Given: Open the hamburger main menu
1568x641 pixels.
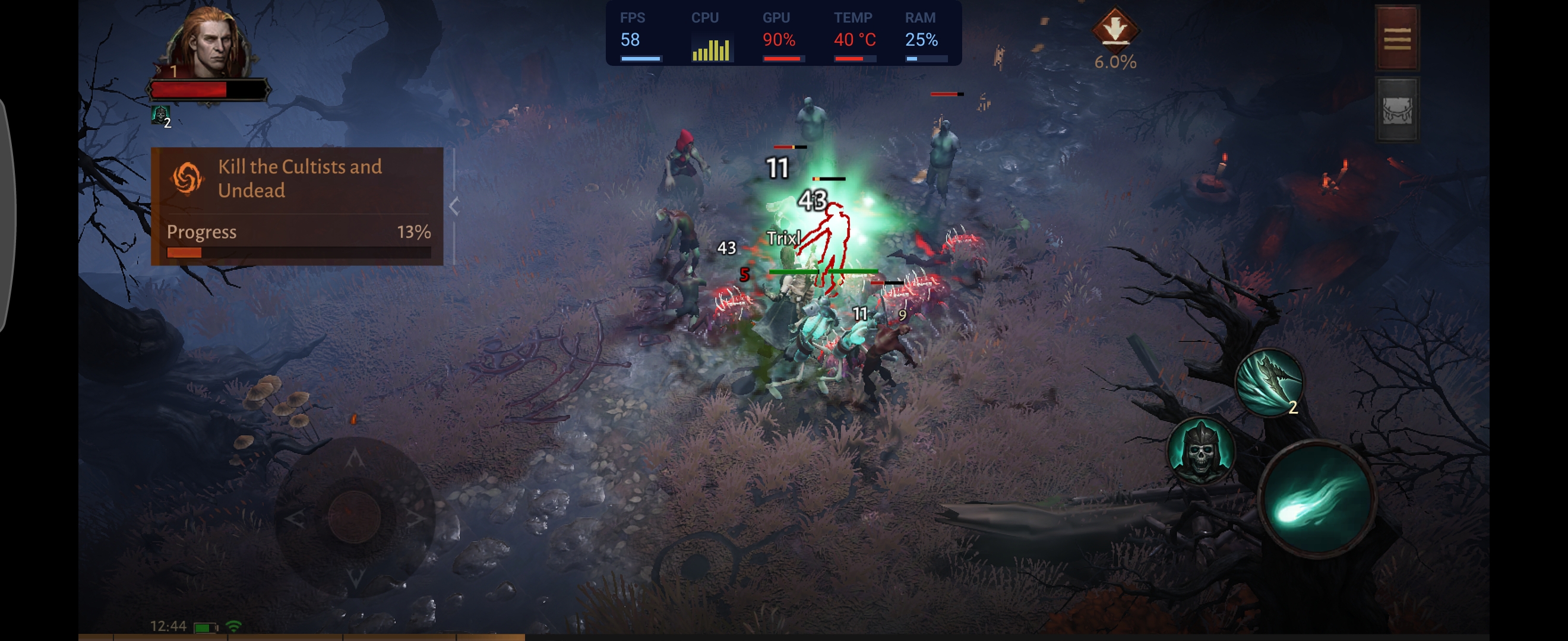Looking at the screenshot, I should coord(1397,39).
